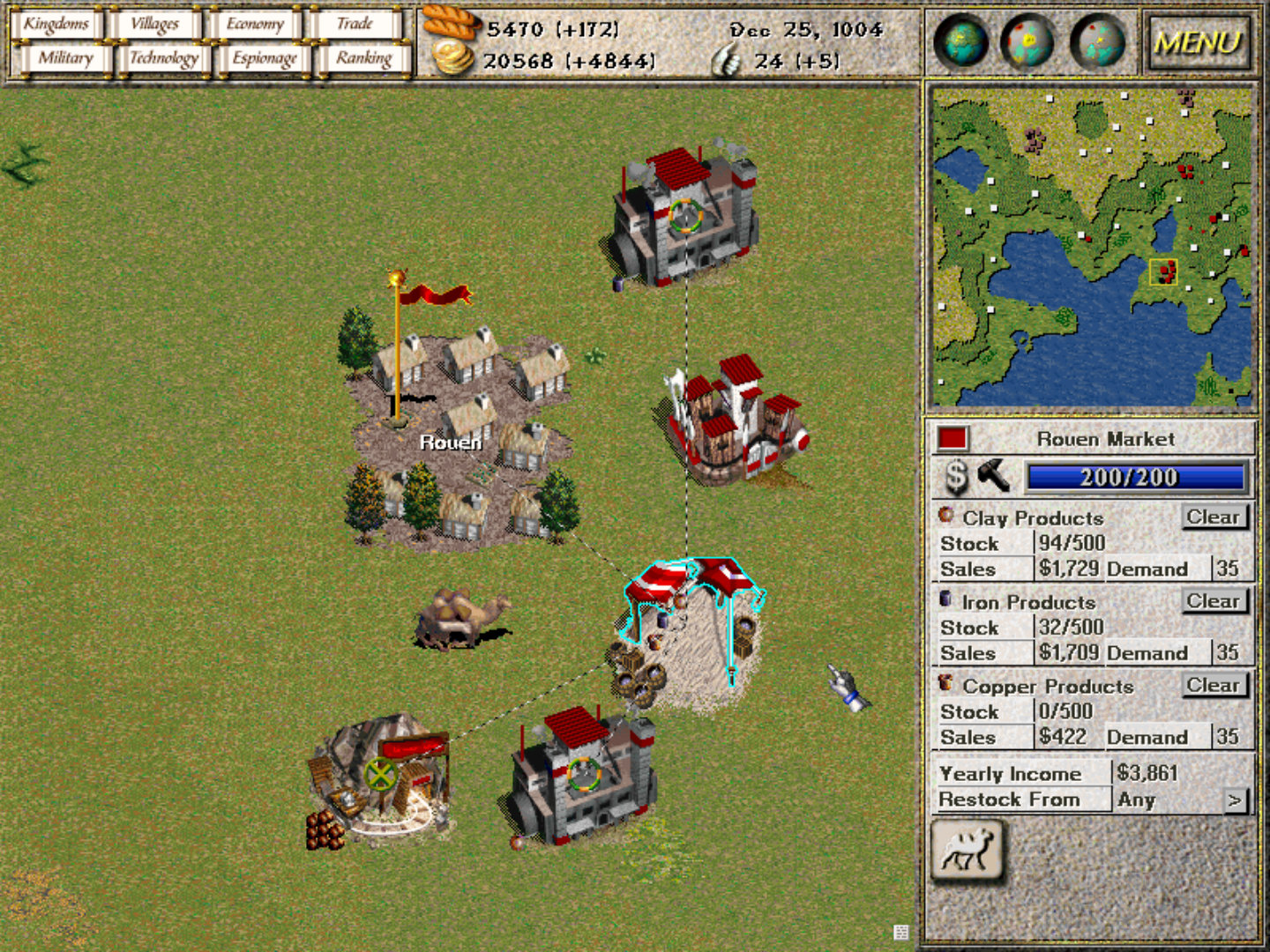1270x952 pixels.
Task: Show the Espionage report
Action: [264, 58]
